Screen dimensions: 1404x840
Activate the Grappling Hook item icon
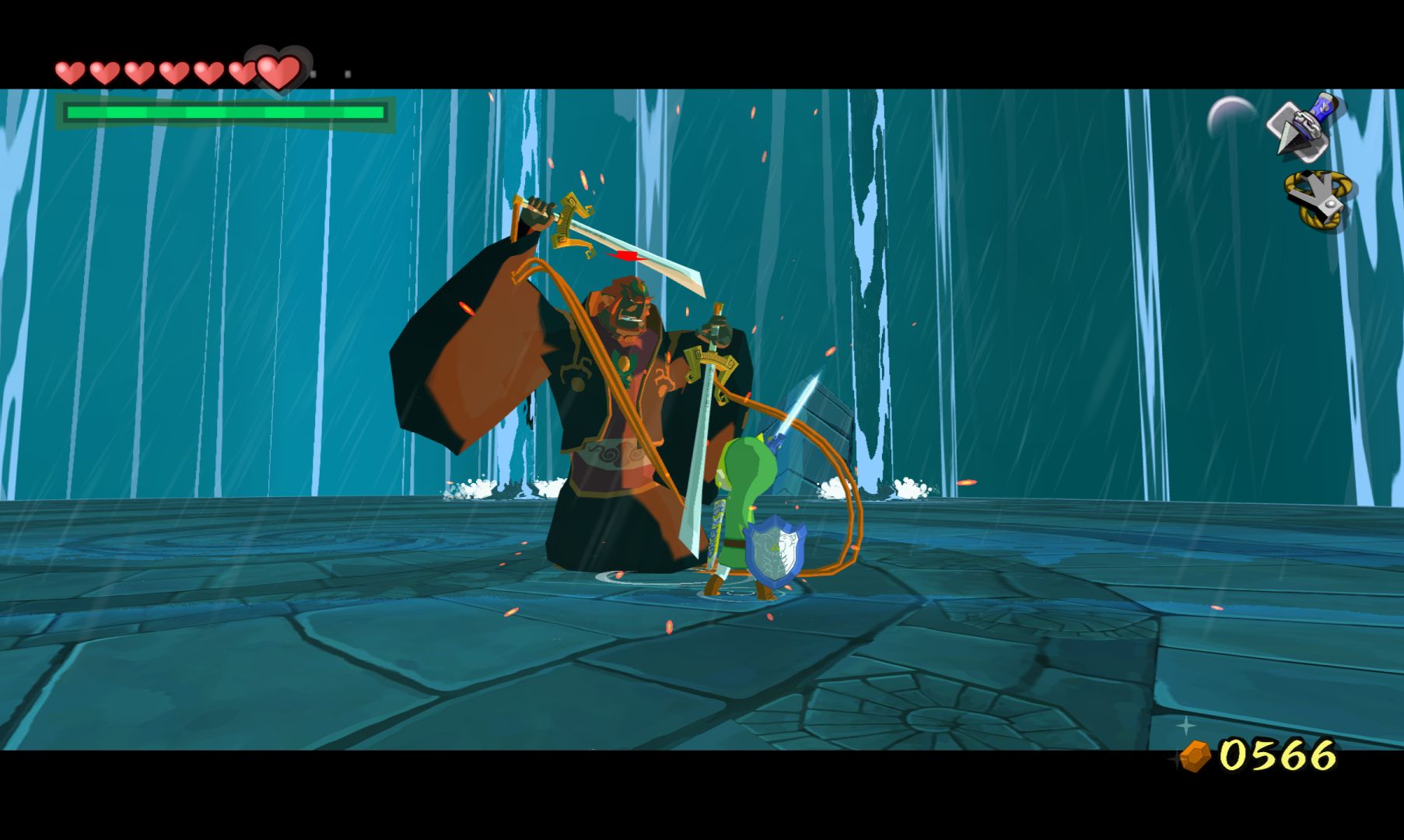pos(1318,200)
